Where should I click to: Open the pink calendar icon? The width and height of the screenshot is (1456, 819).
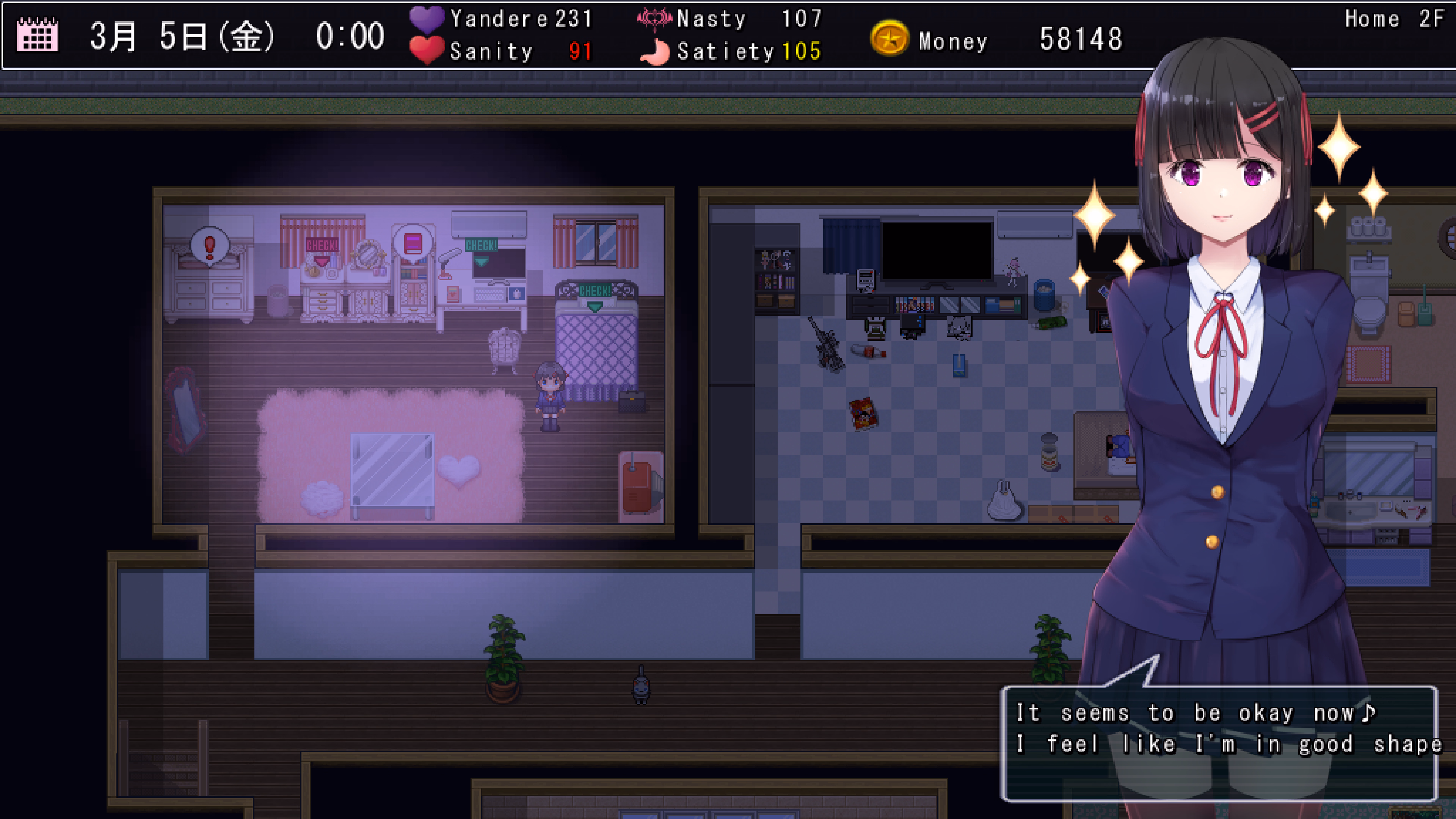coord(37,35)
